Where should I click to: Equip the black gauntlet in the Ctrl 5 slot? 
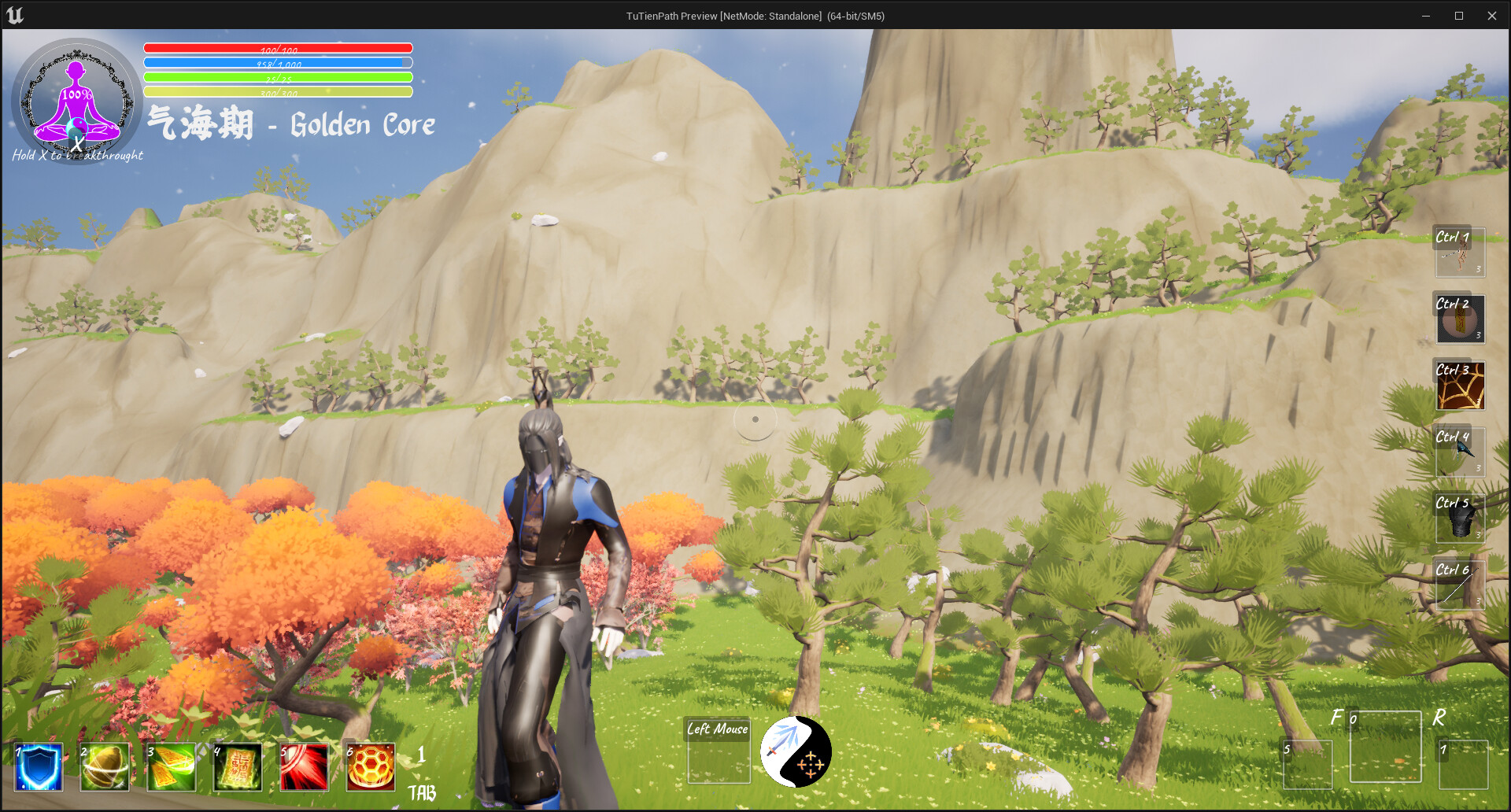pyautogui.click(x=1459, y=518)
